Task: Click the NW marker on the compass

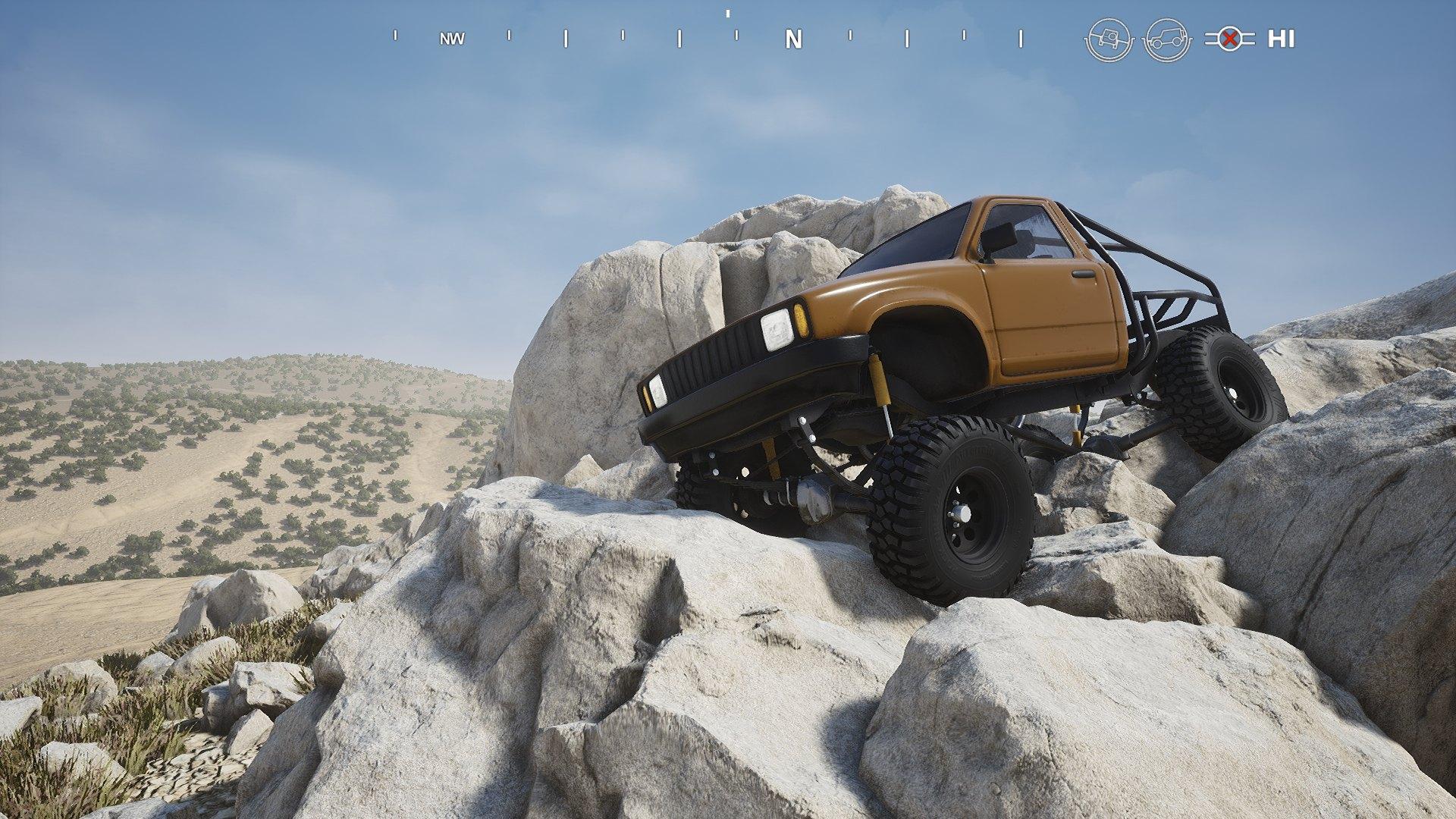Action: (x=450, y=38)
